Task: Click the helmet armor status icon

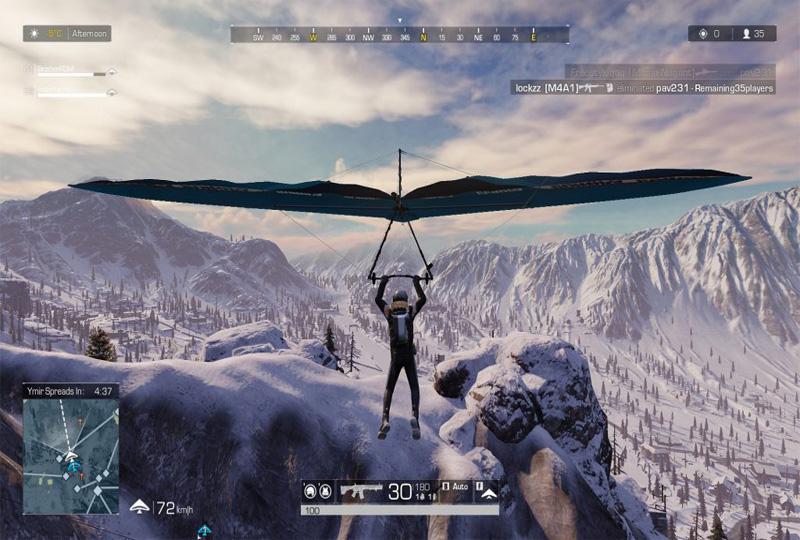Action: click(311, 492)
